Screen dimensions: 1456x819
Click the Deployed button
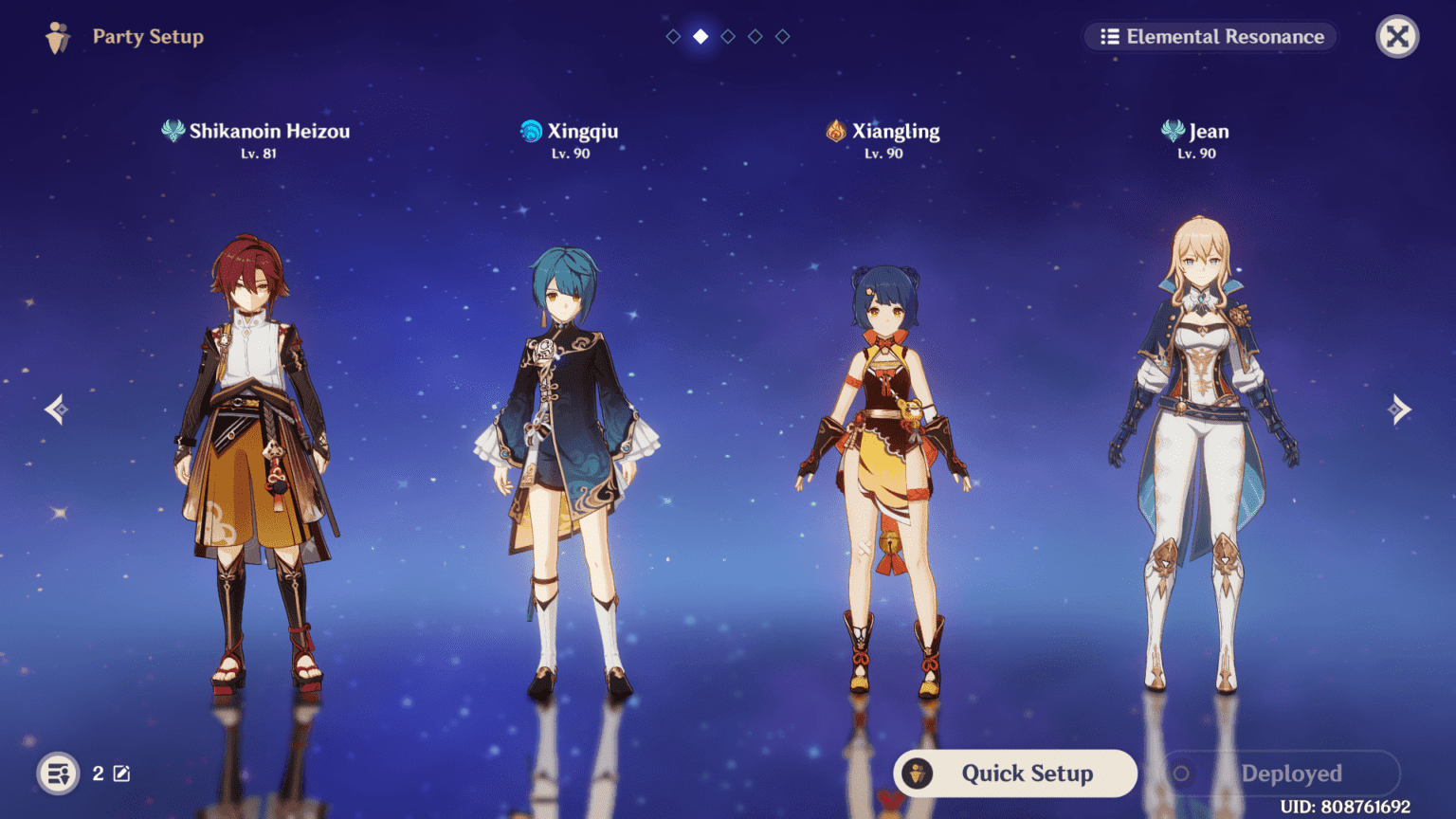pyautogui.click(x=1281, y=773)
